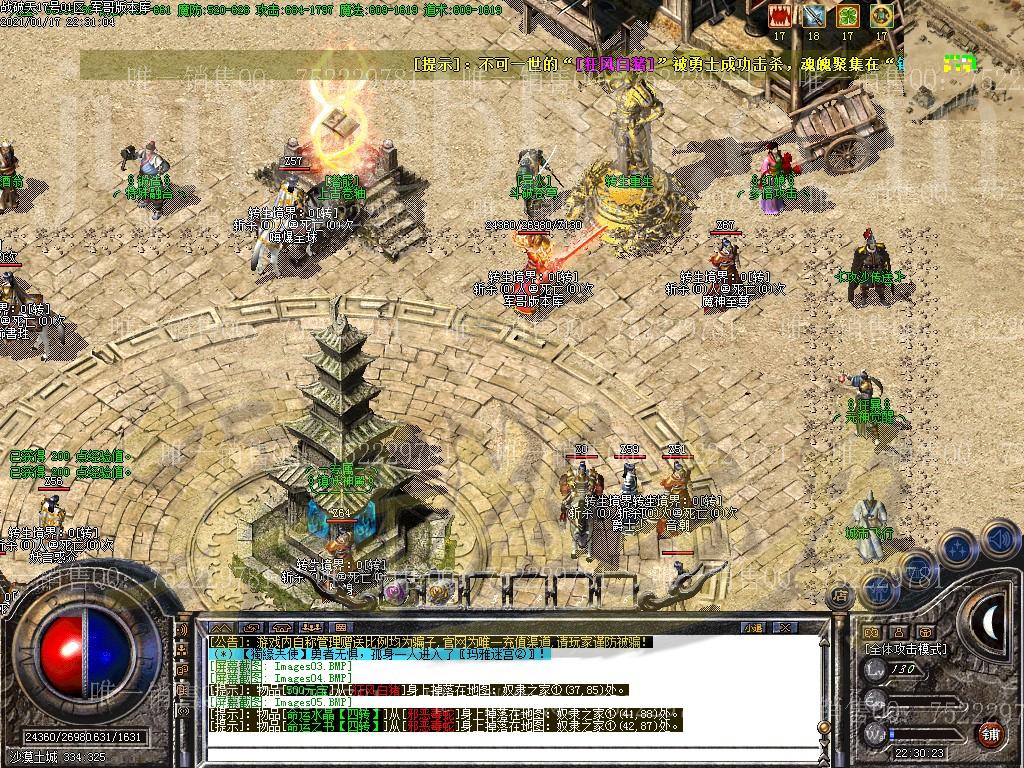The width and height of the screenshot is (1024, 768).
Task: Select the crossed swords buff icon
Action: (x=813, y=16)
